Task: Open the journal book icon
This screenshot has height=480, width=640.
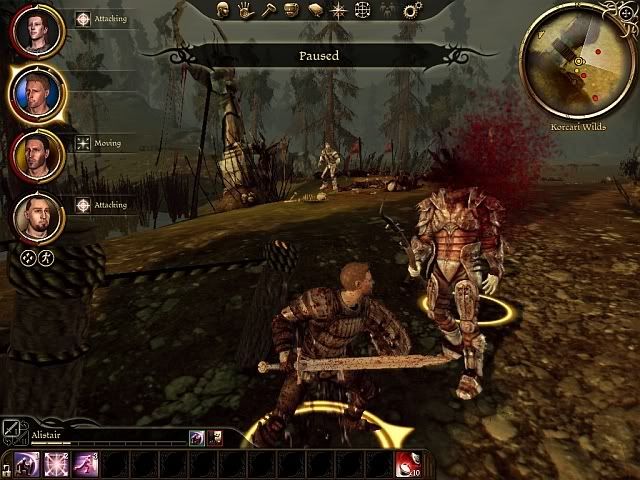Action: (313, 11)
